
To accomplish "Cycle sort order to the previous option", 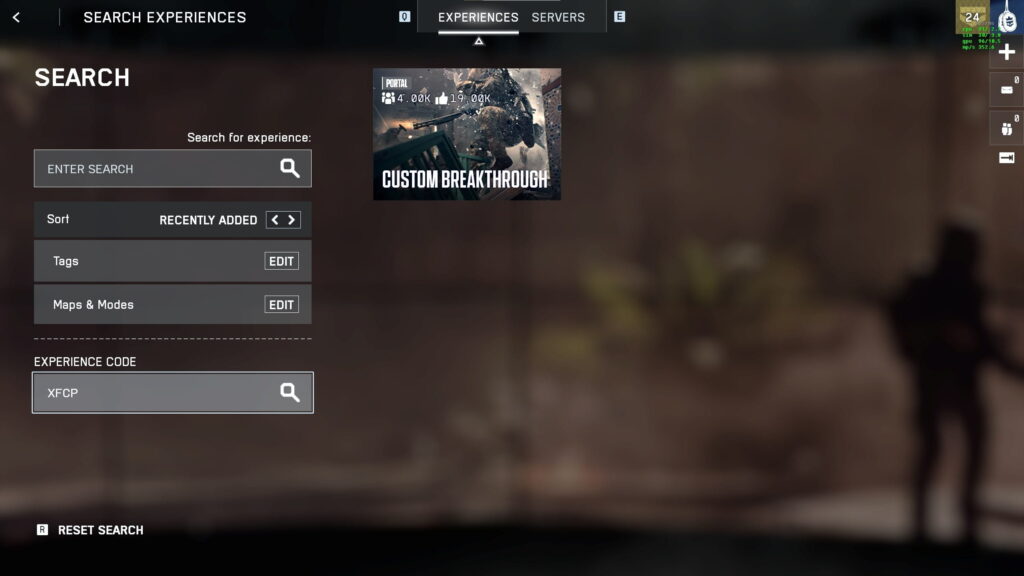I will coord(274,220).
